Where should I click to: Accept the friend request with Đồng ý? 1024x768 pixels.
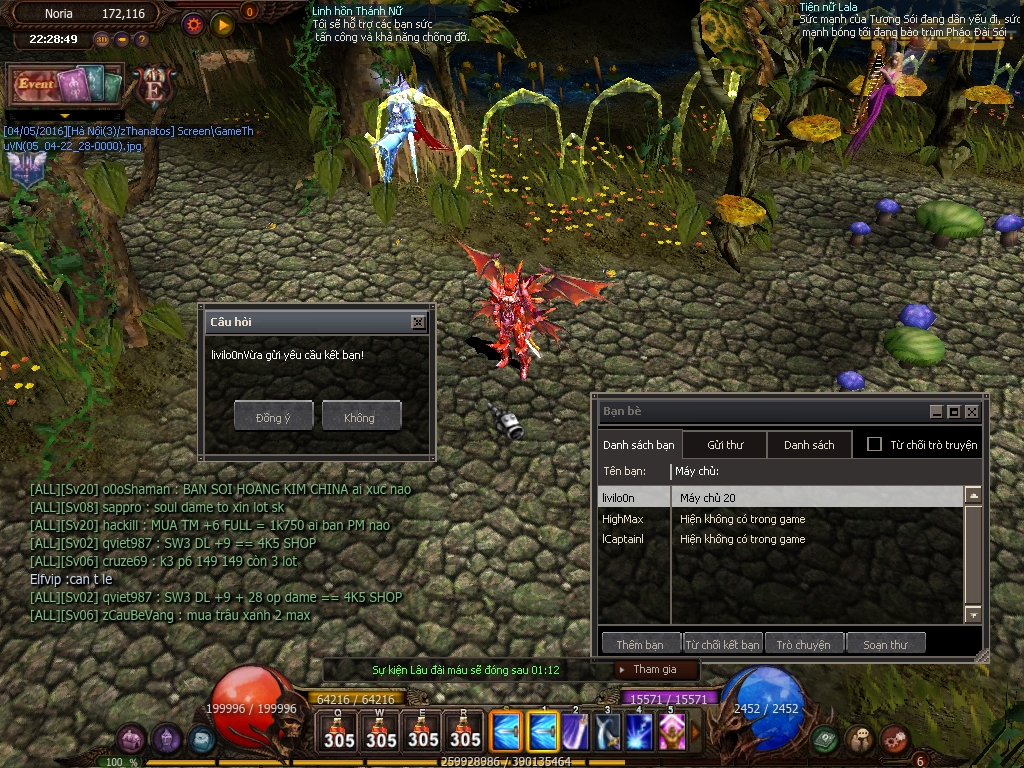click(273, 416)
